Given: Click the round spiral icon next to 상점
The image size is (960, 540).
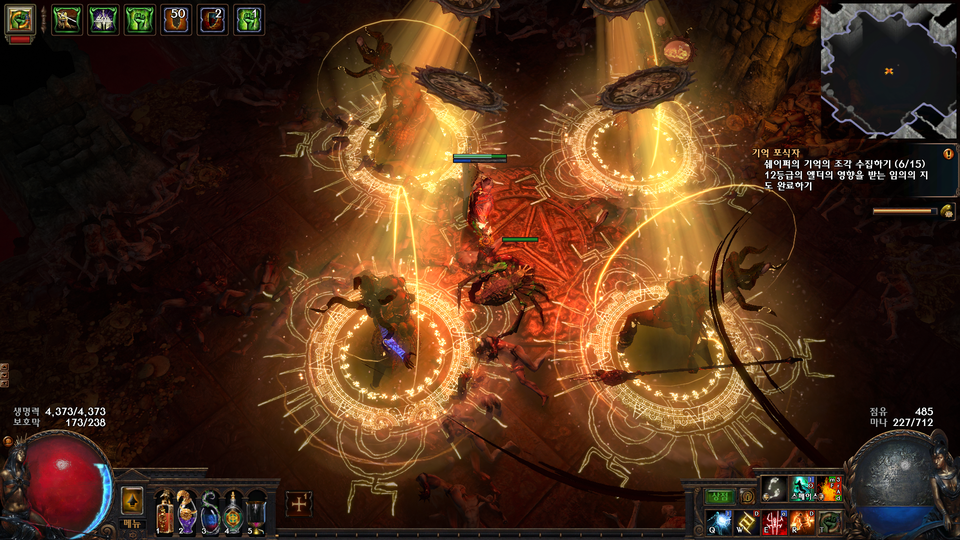Looking at the screenshot, I should tap(746, 496).
